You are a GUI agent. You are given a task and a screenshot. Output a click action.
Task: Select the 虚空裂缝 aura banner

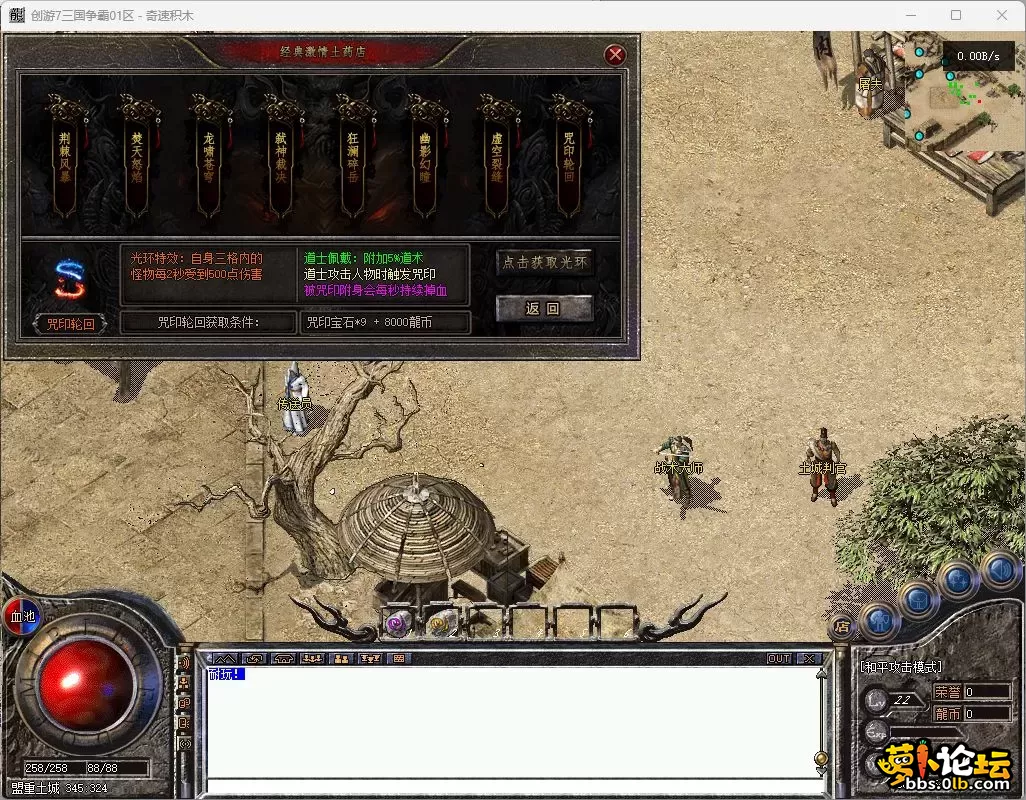click(x=497, y=160)
